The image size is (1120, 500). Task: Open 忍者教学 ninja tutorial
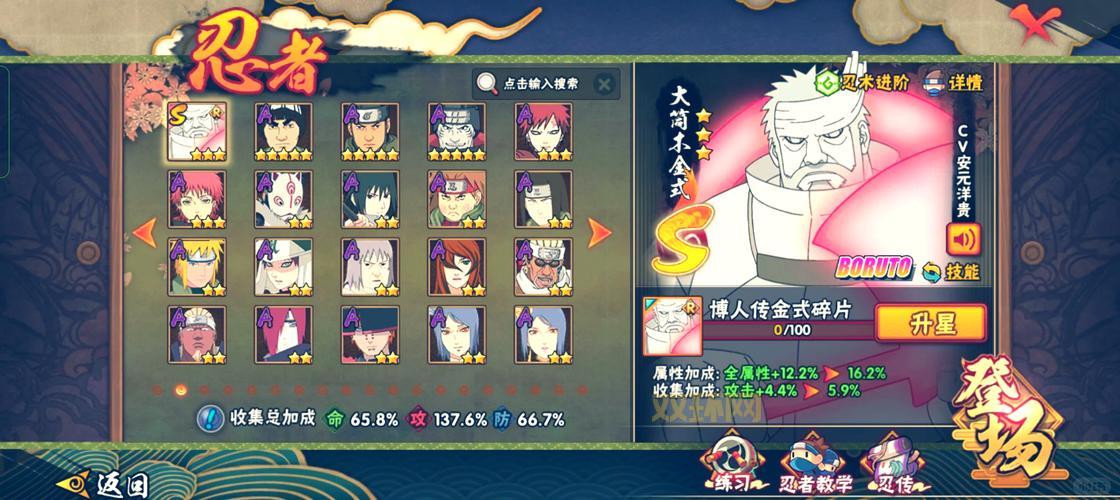pyautogui.click(x=814, y=465)
